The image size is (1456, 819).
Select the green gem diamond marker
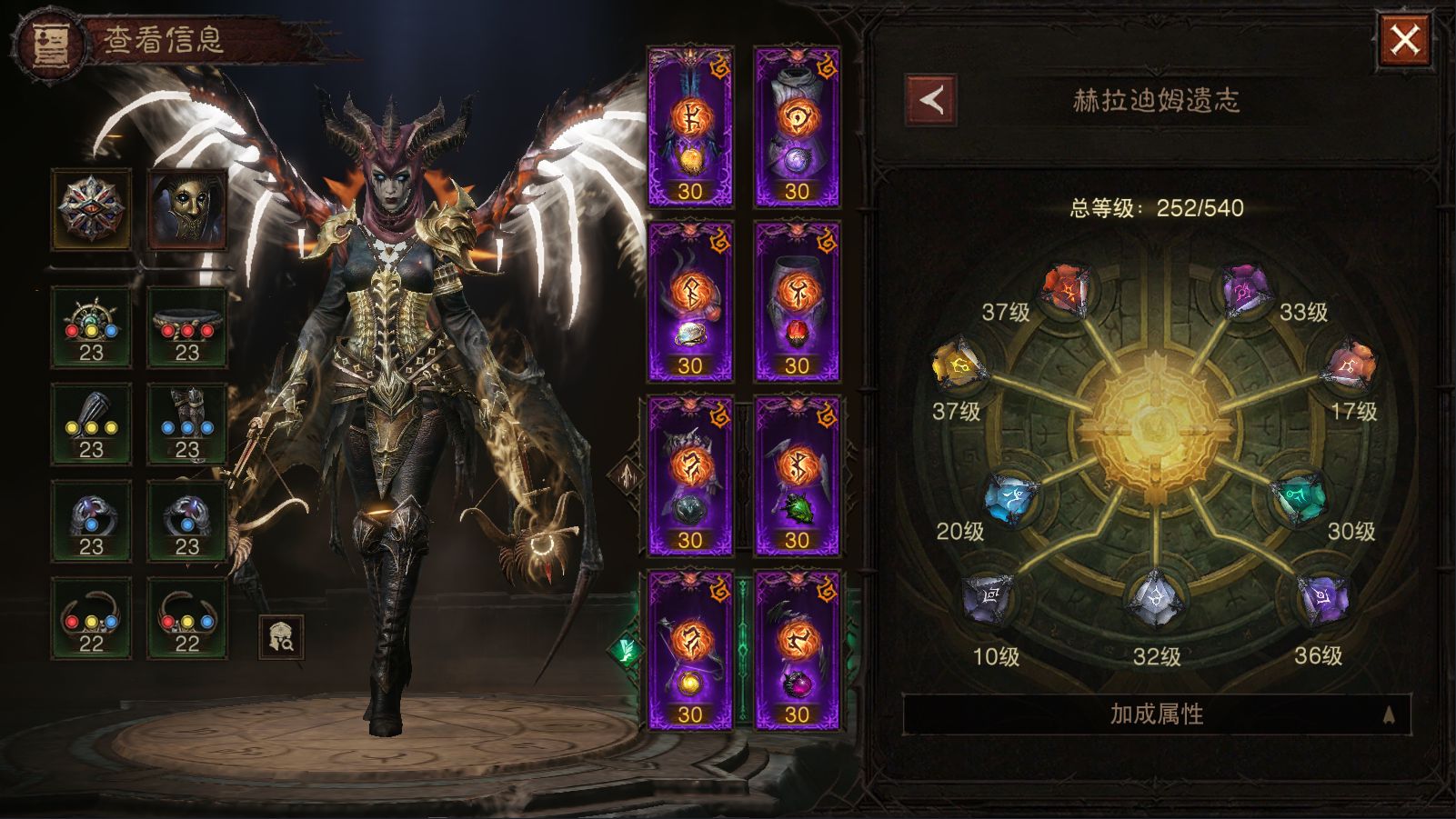click(626, 650)
